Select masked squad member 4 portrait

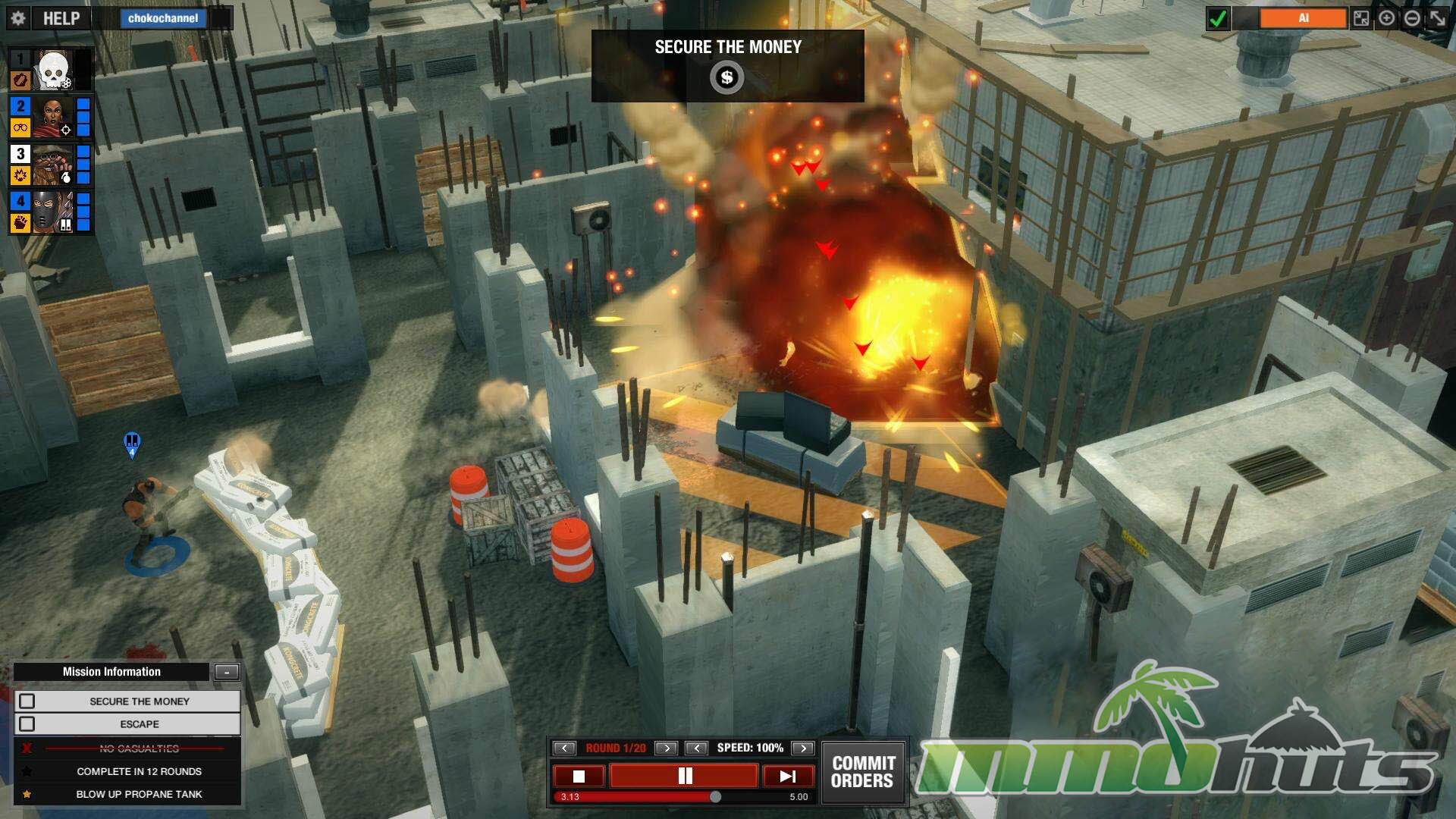53,212
